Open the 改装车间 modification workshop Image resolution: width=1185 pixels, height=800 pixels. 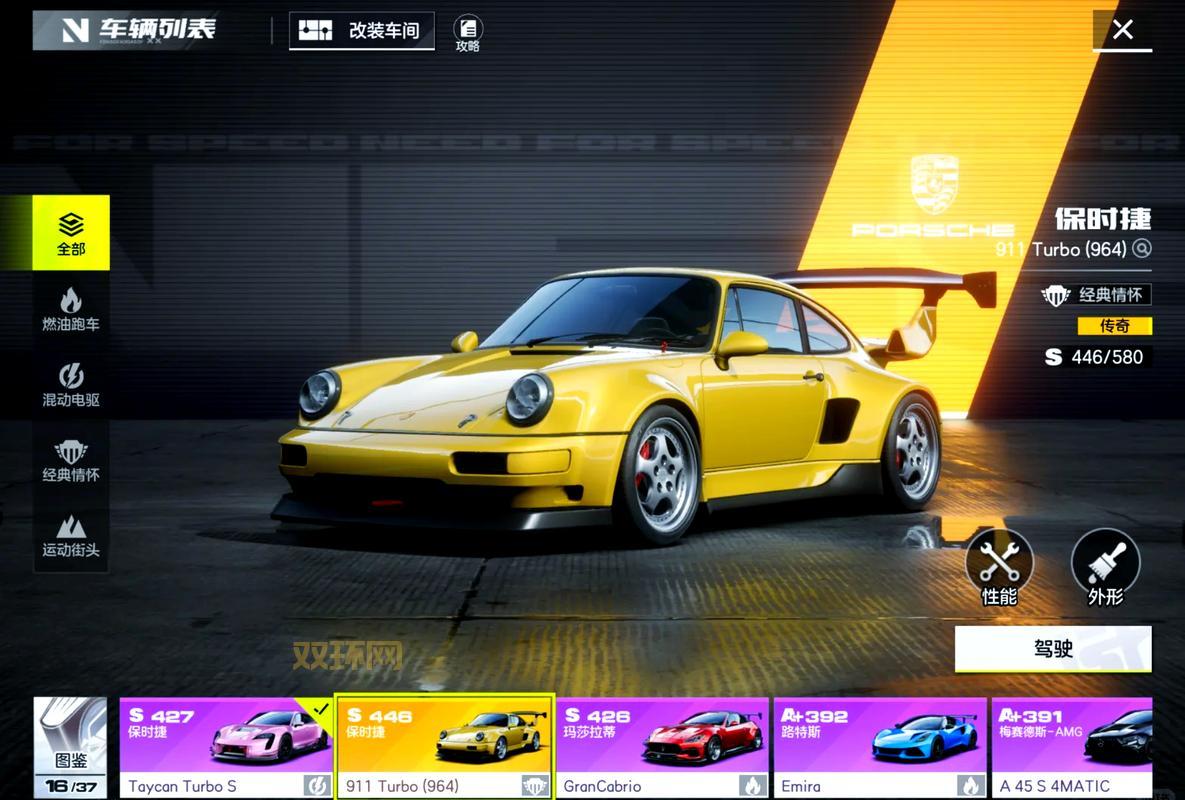pyautogui.click(x=361, y=30)
